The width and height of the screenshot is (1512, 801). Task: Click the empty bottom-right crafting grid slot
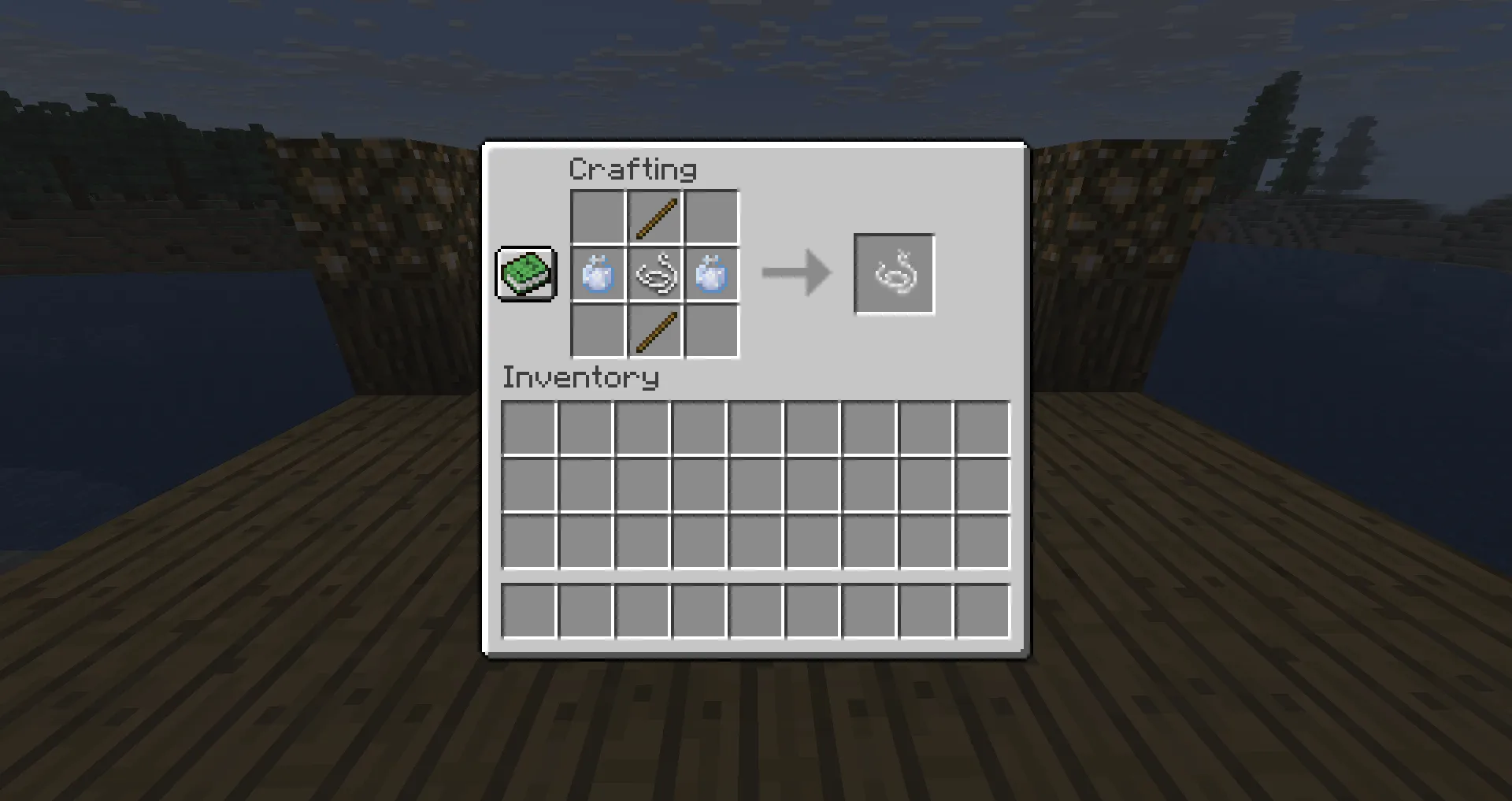[x=712, y=332]
